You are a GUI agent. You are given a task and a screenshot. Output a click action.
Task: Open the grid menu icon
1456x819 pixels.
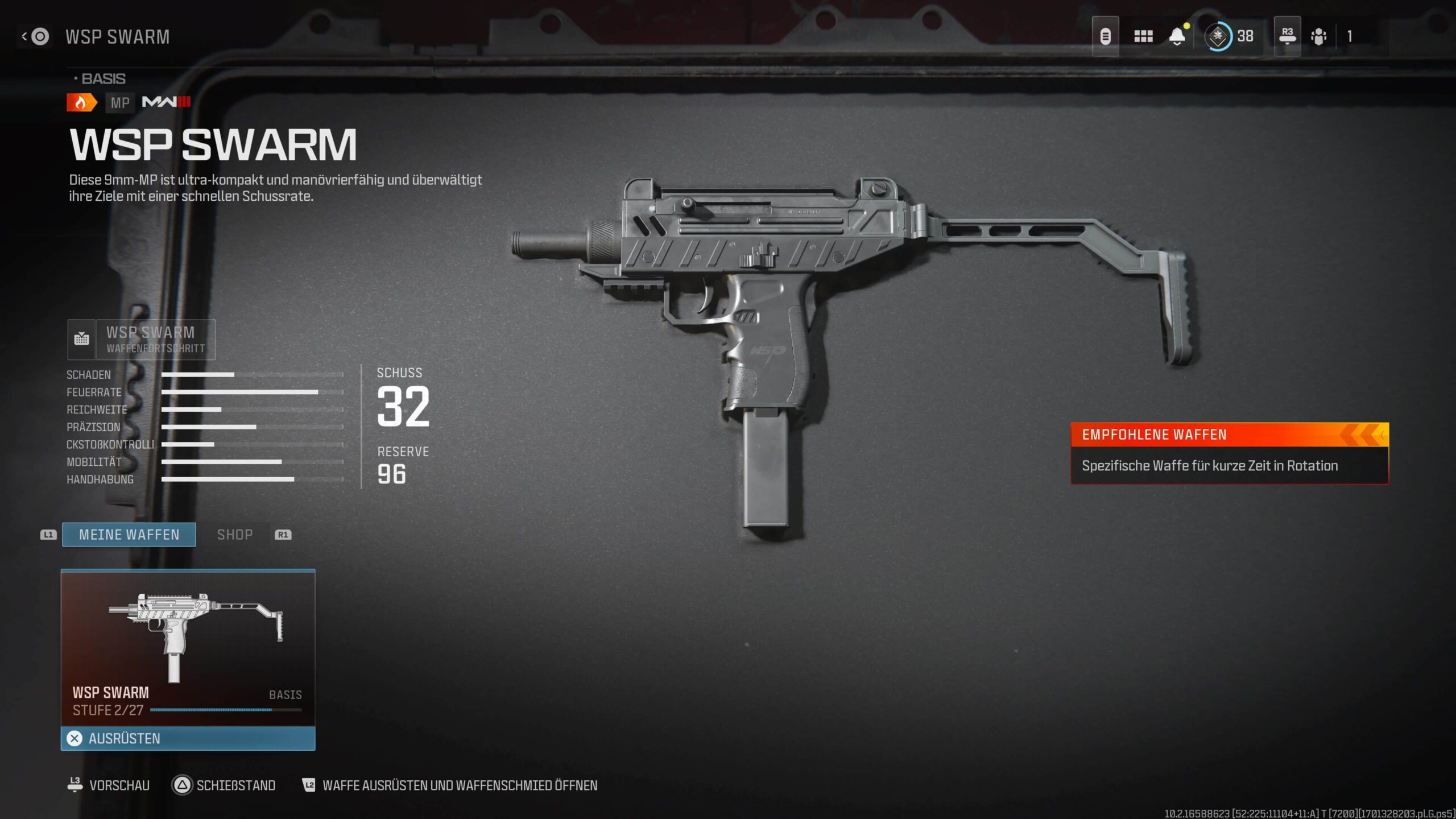point(1143,37)
